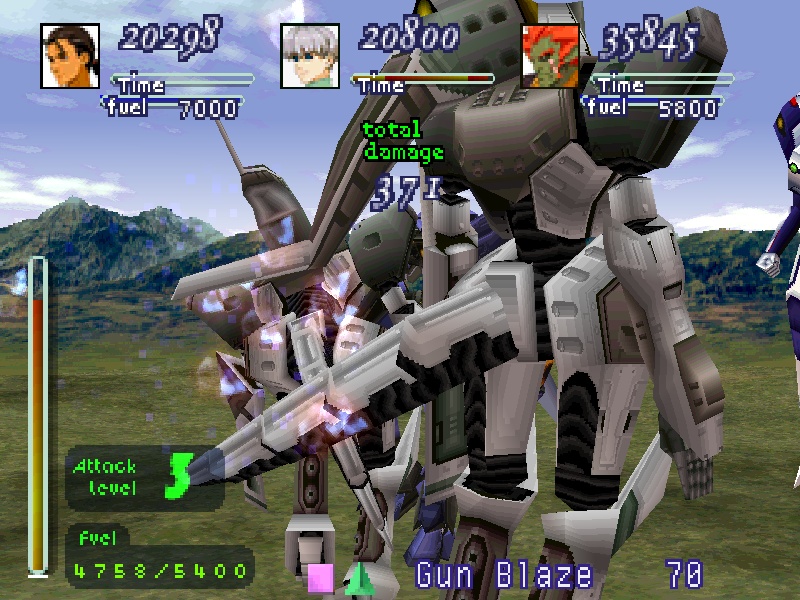Viewport: 800px width, 600px height.
Task: Pick the green-faced orange-haired pilot portrait
Action: click(x=550, y=55)
